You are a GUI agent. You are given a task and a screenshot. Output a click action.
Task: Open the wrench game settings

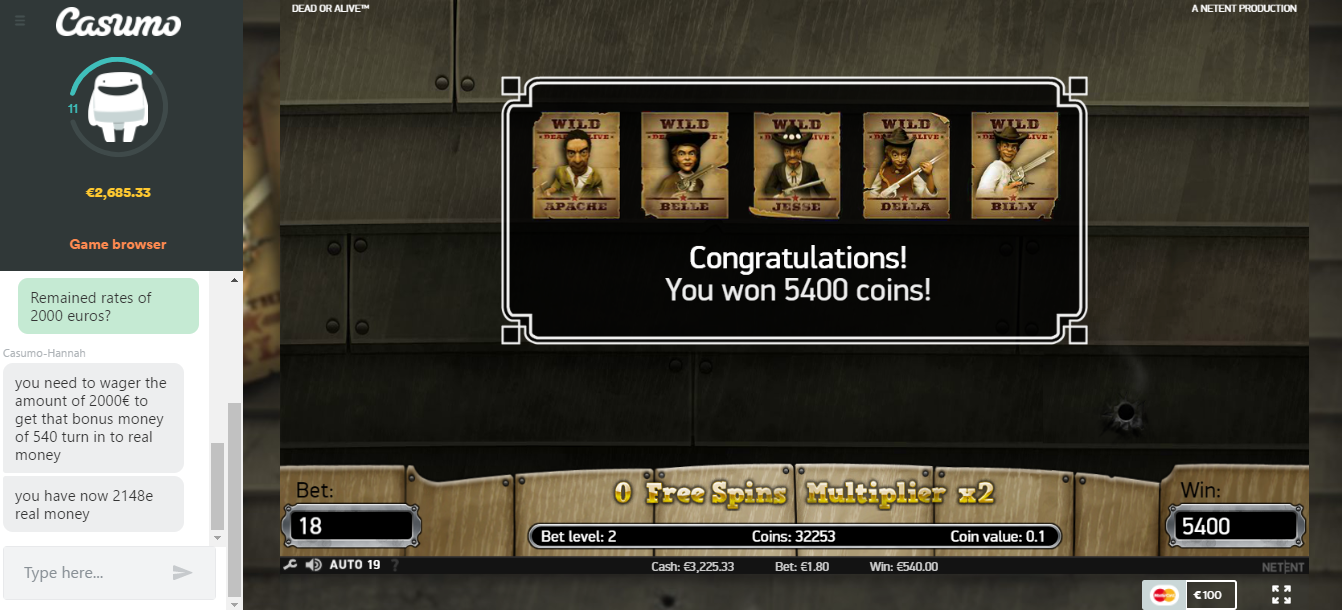point(291,565)
